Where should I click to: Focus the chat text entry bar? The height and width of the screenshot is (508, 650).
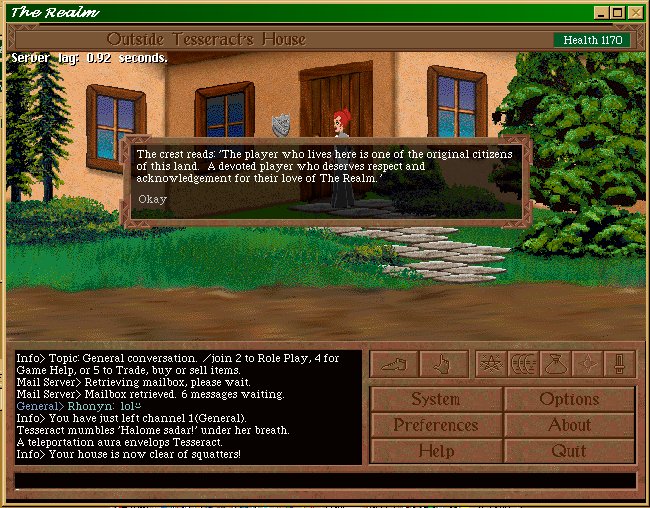pyautogui.click(x=325, y=481)
